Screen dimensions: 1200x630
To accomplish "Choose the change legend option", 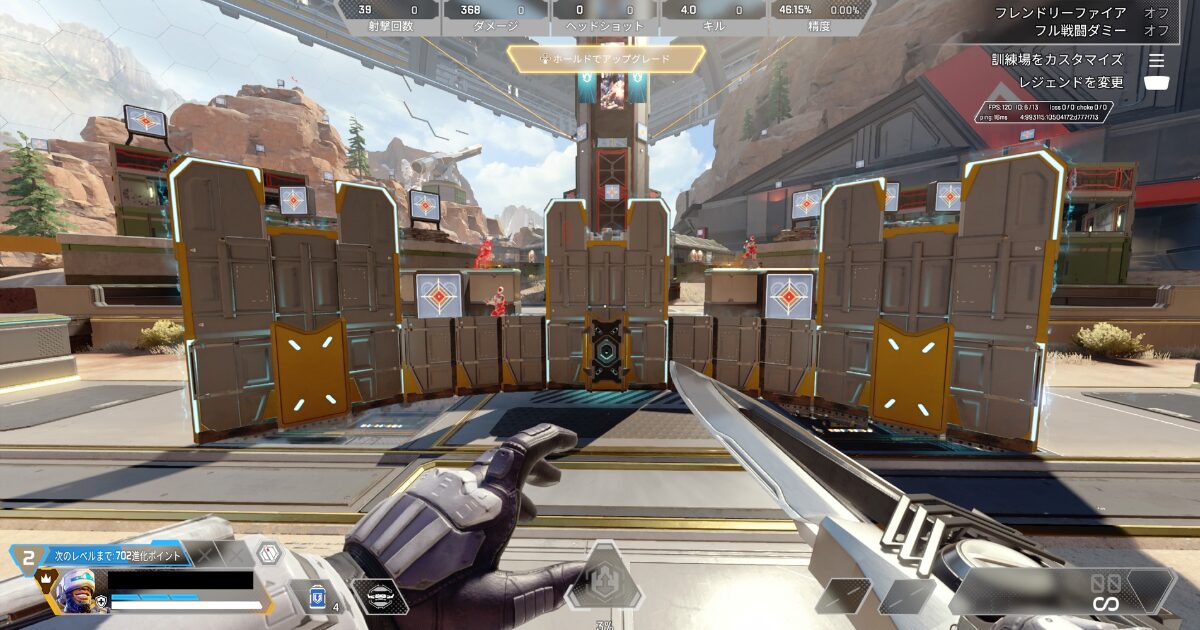I will point(1070,83).
